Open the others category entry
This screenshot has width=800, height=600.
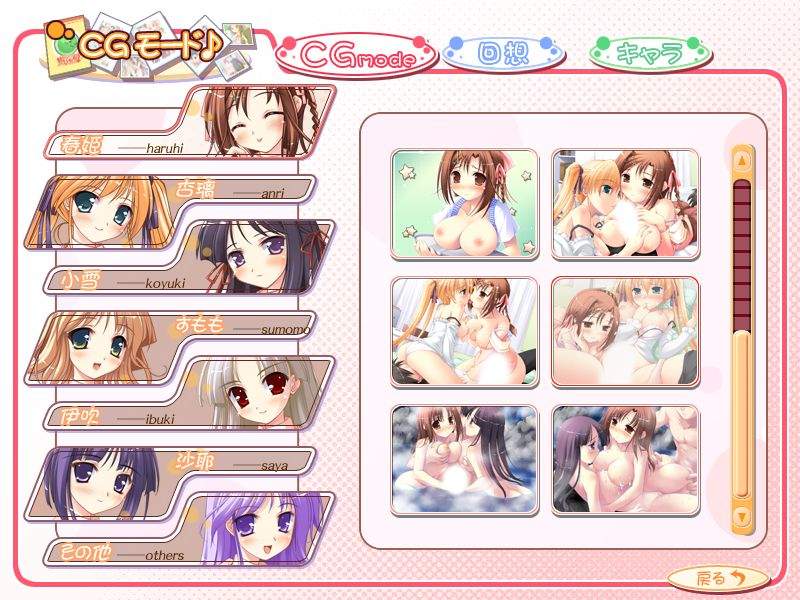pyautogui.click(x=190, y=533)
